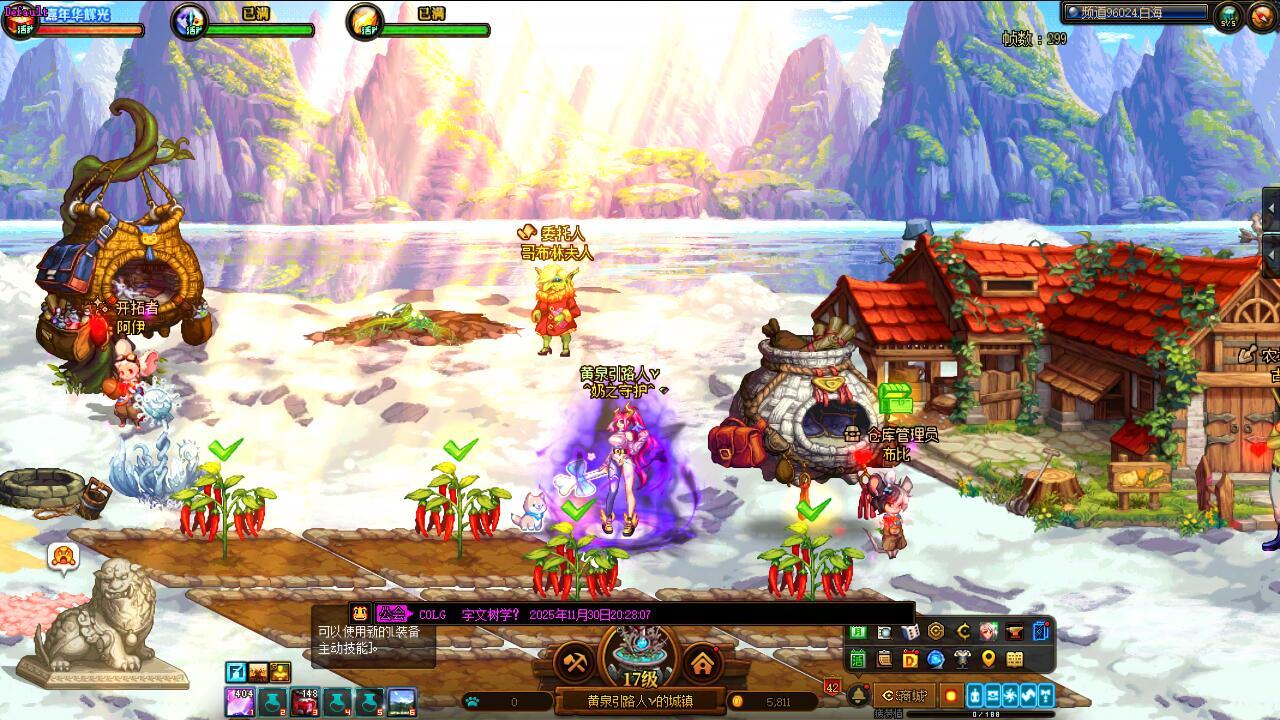
Task: Open the anvil forge icon
Action: 1014,632
